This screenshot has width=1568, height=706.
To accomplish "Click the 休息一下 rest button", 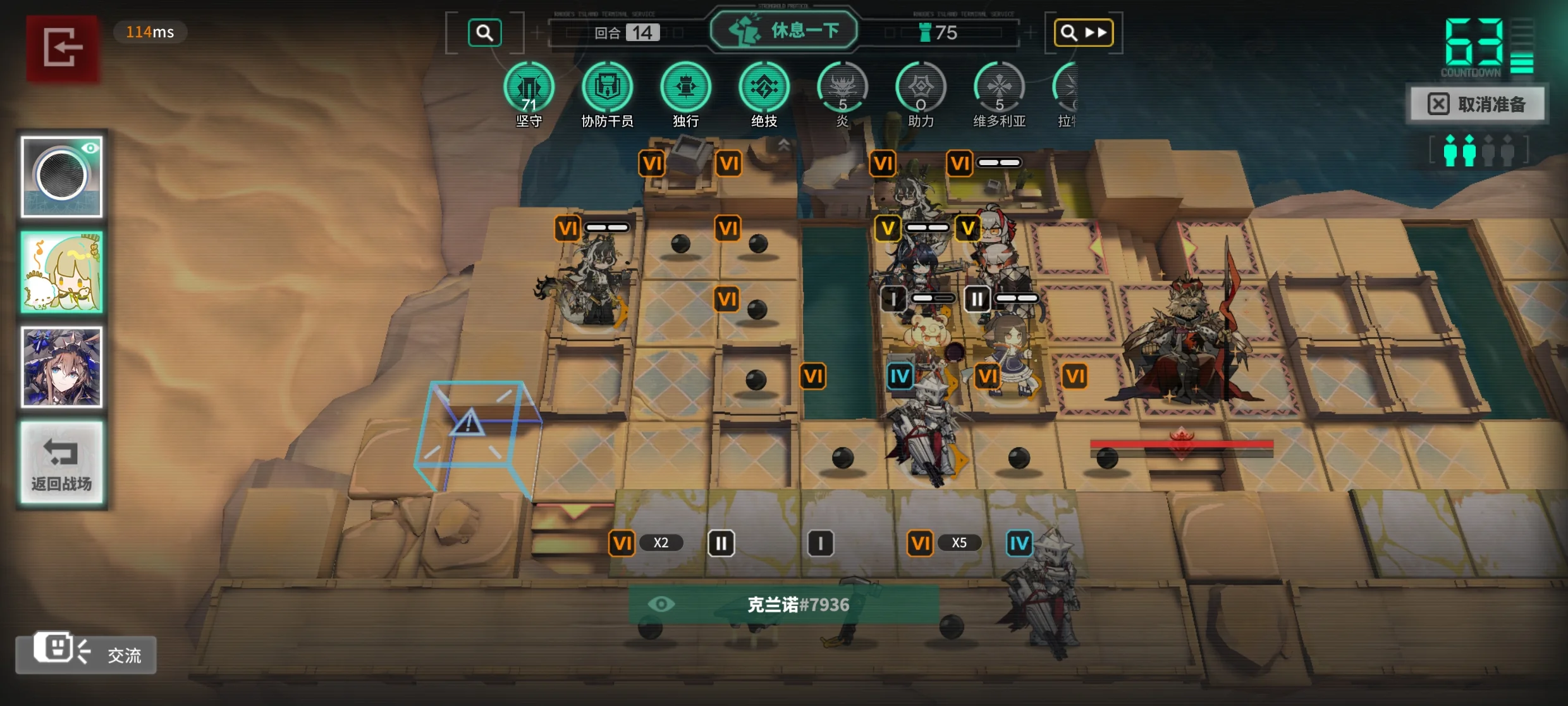I will click(784, 30).
